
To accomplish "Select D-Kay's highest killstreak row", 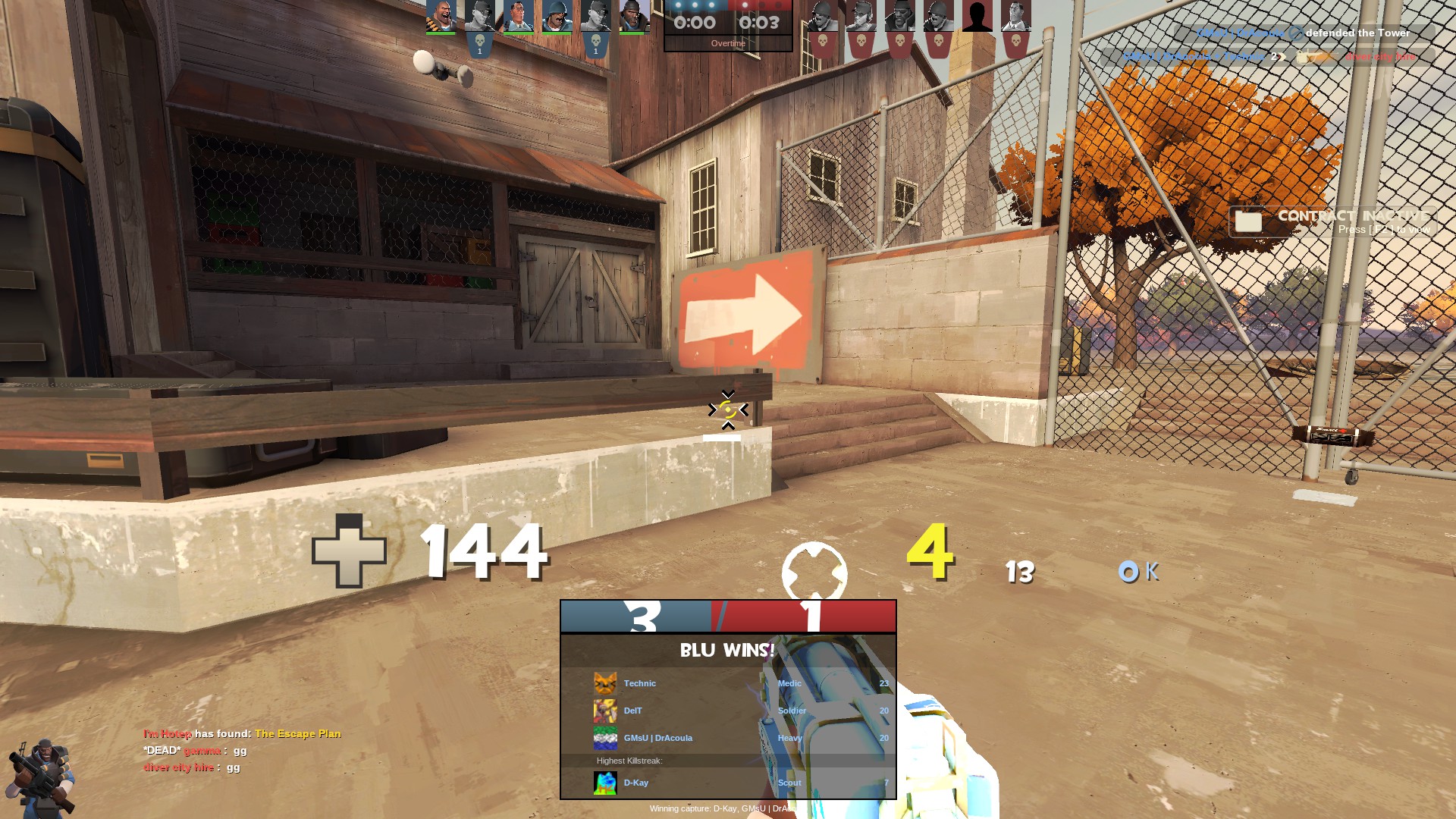I will pos(728,783).
